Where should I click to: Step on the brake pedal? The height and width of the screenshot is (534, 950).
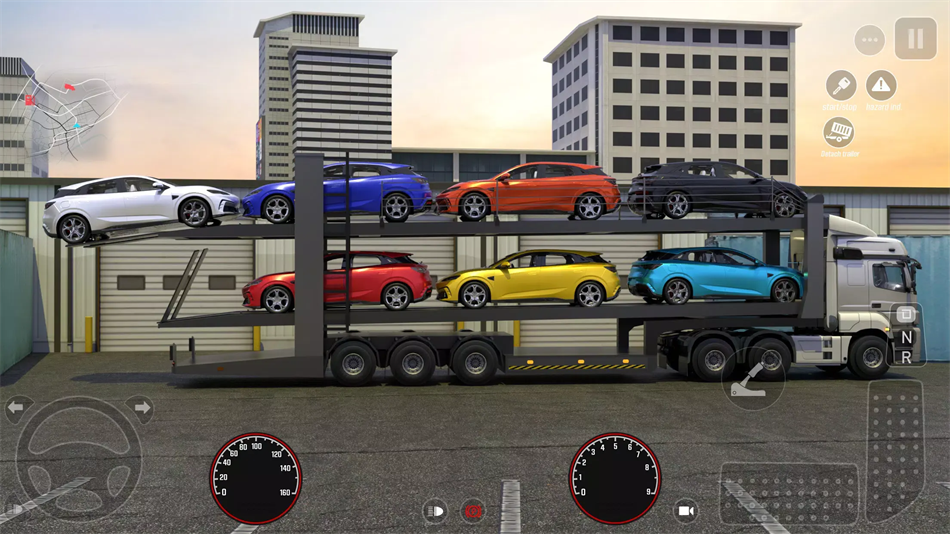click(789, 493)
